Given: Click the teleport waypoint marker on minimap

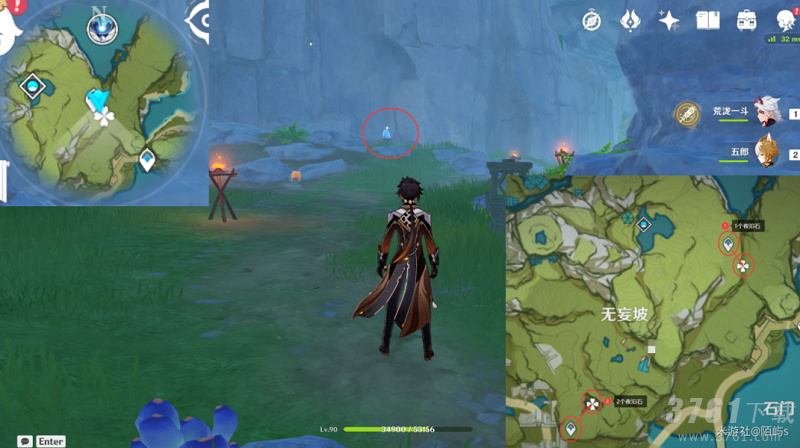Looking at the screenshot, I should pyautogui.click(x=147, y=158).
